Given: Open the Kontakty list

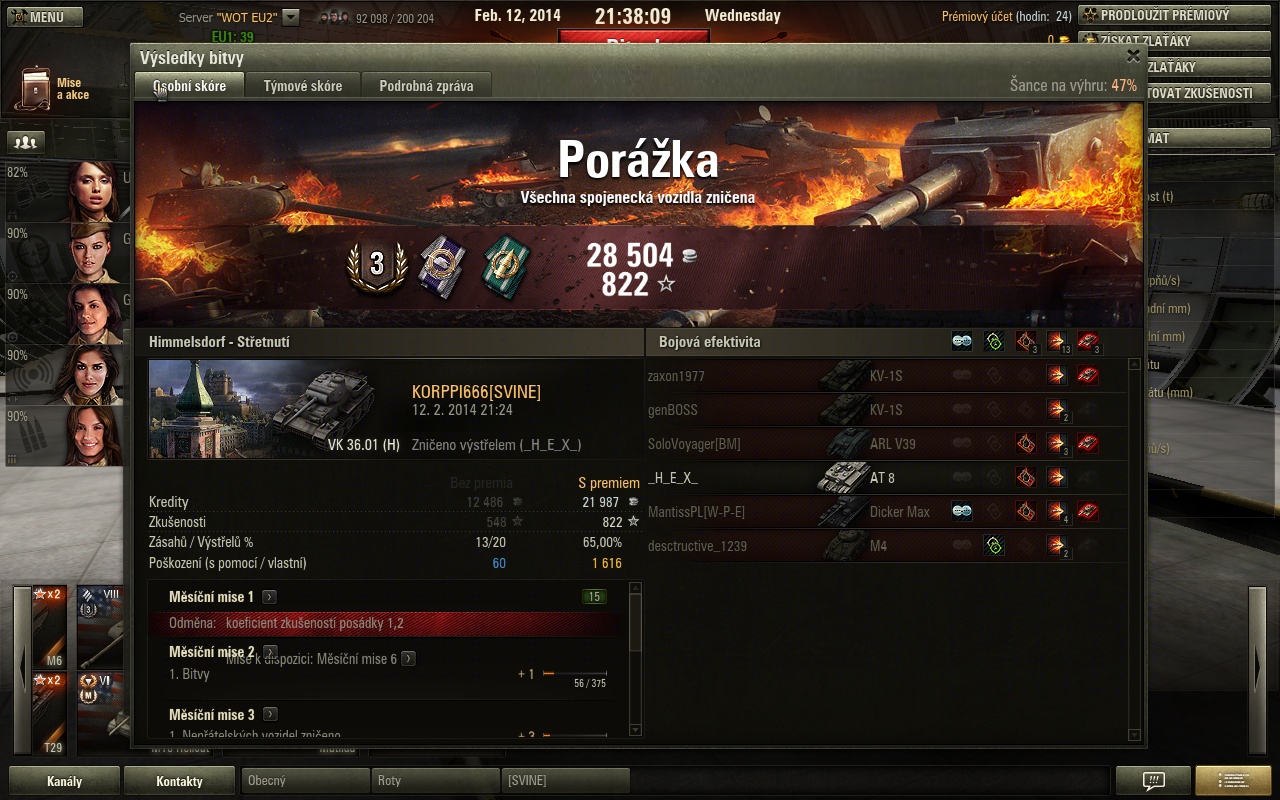Looking at the screenshot, I should click(179, 781).
